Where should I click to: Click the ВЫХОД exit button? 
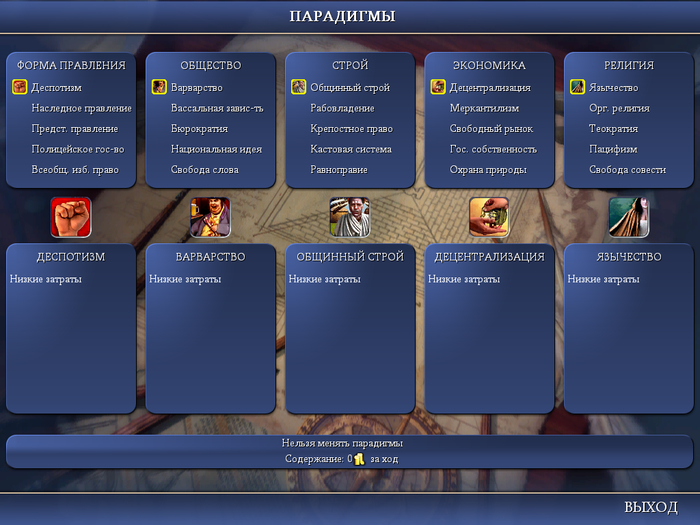tap(650, 507)
